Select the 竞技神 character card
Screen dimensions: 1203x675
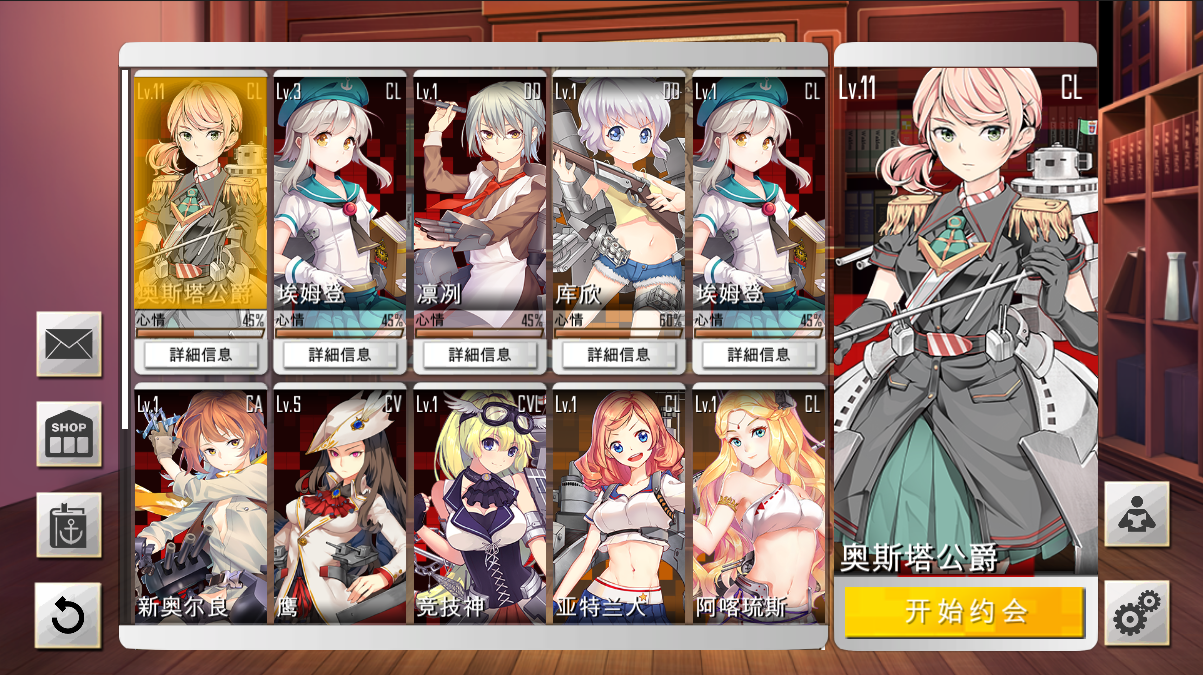(480, 505)
